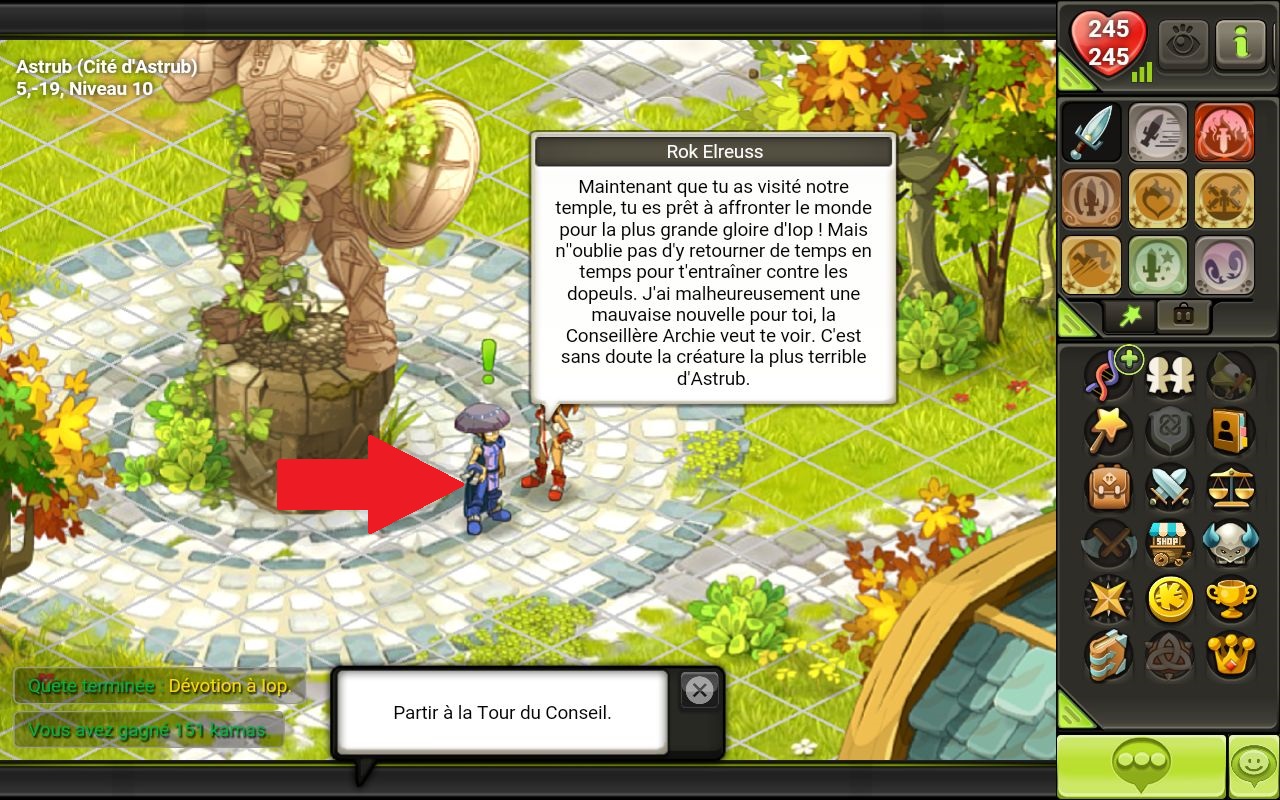Open the scales marketplace icon
The image size is (1280, 800).
pyautogui.click(x=1230, y=487)
